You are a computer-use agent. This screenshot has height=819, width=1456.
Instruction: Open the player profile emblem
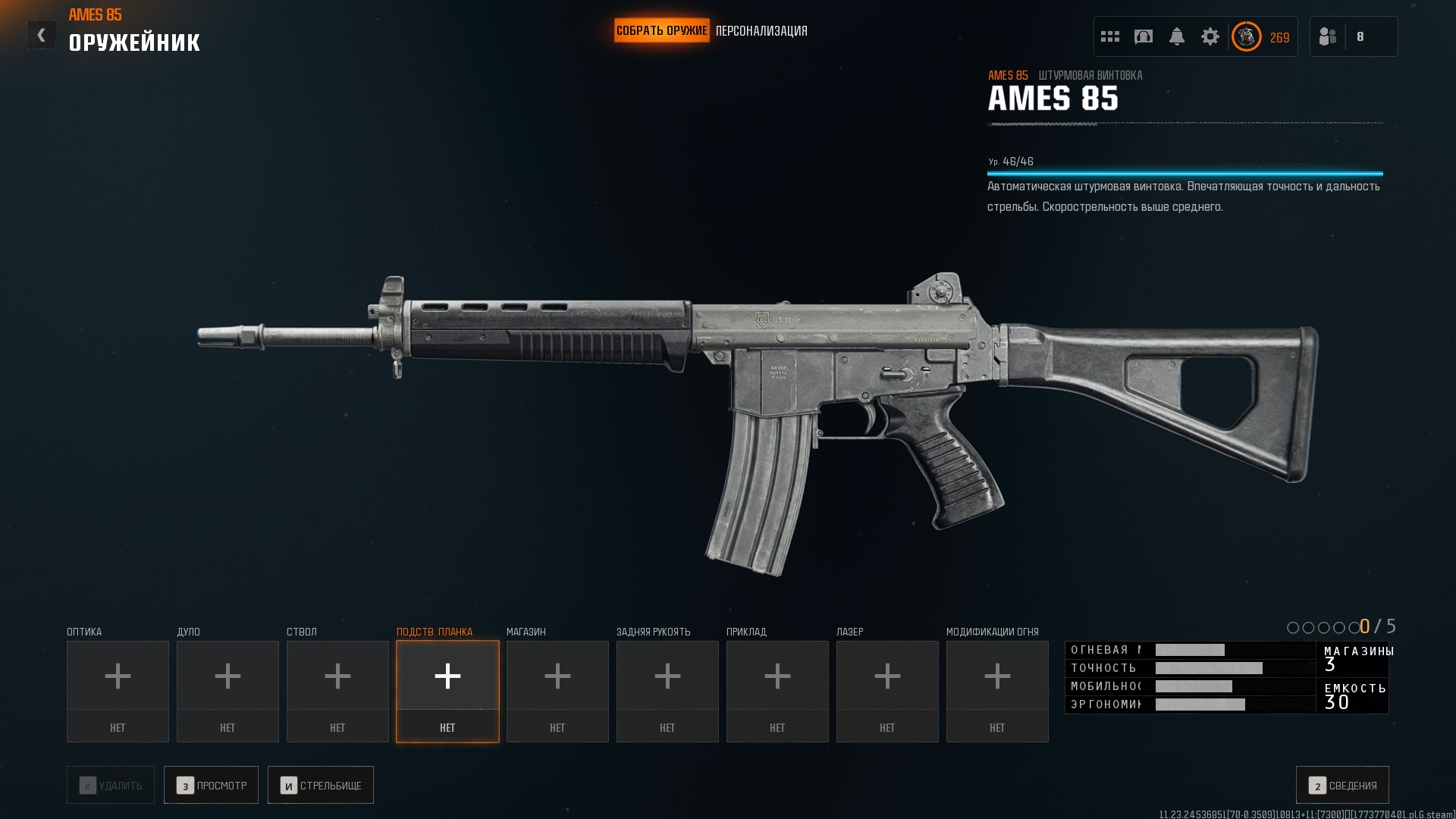(x=1247, y=36)
